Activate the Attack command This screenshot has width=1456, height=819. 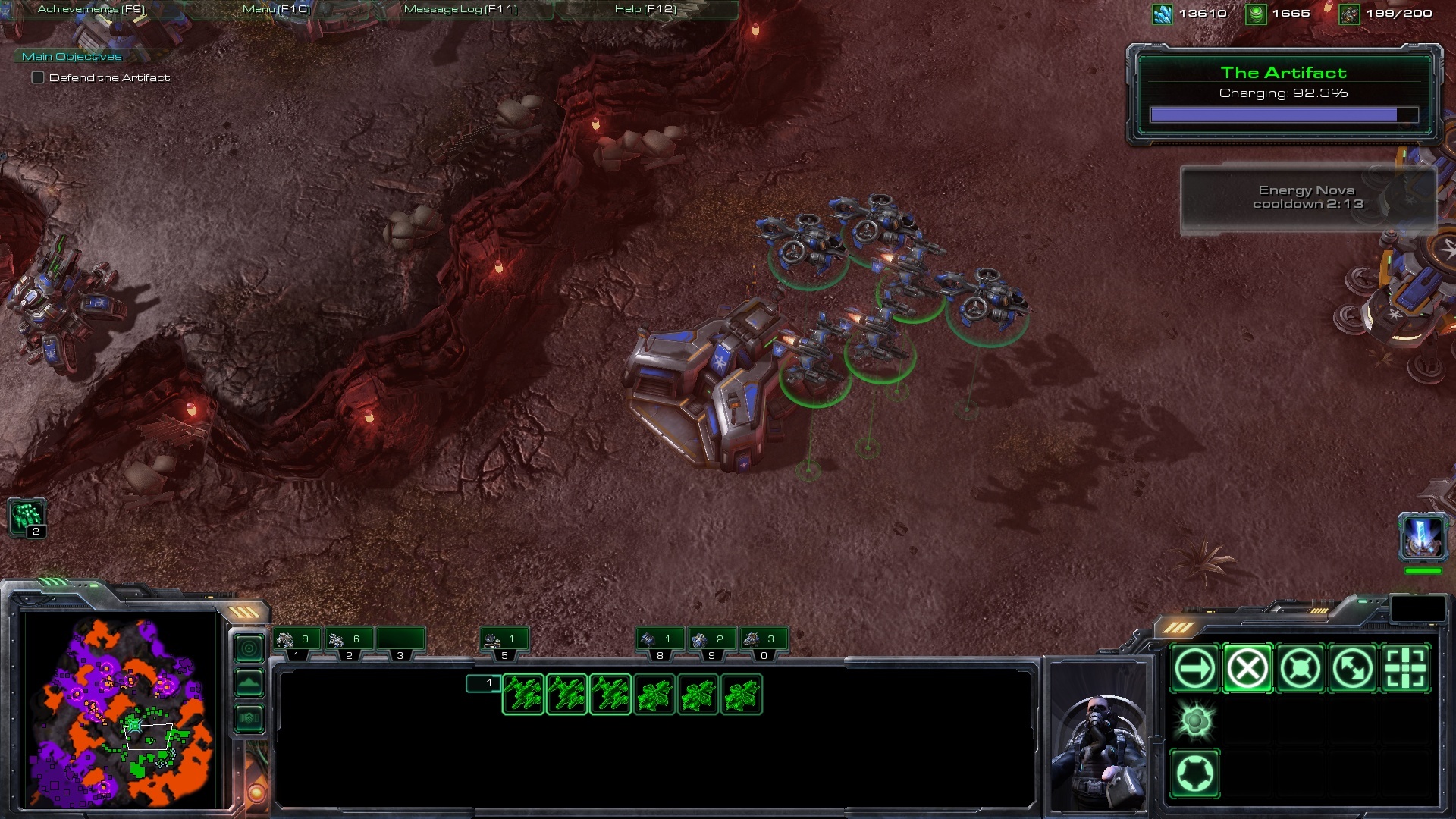pyautogui.click(x=1405, y=669)
